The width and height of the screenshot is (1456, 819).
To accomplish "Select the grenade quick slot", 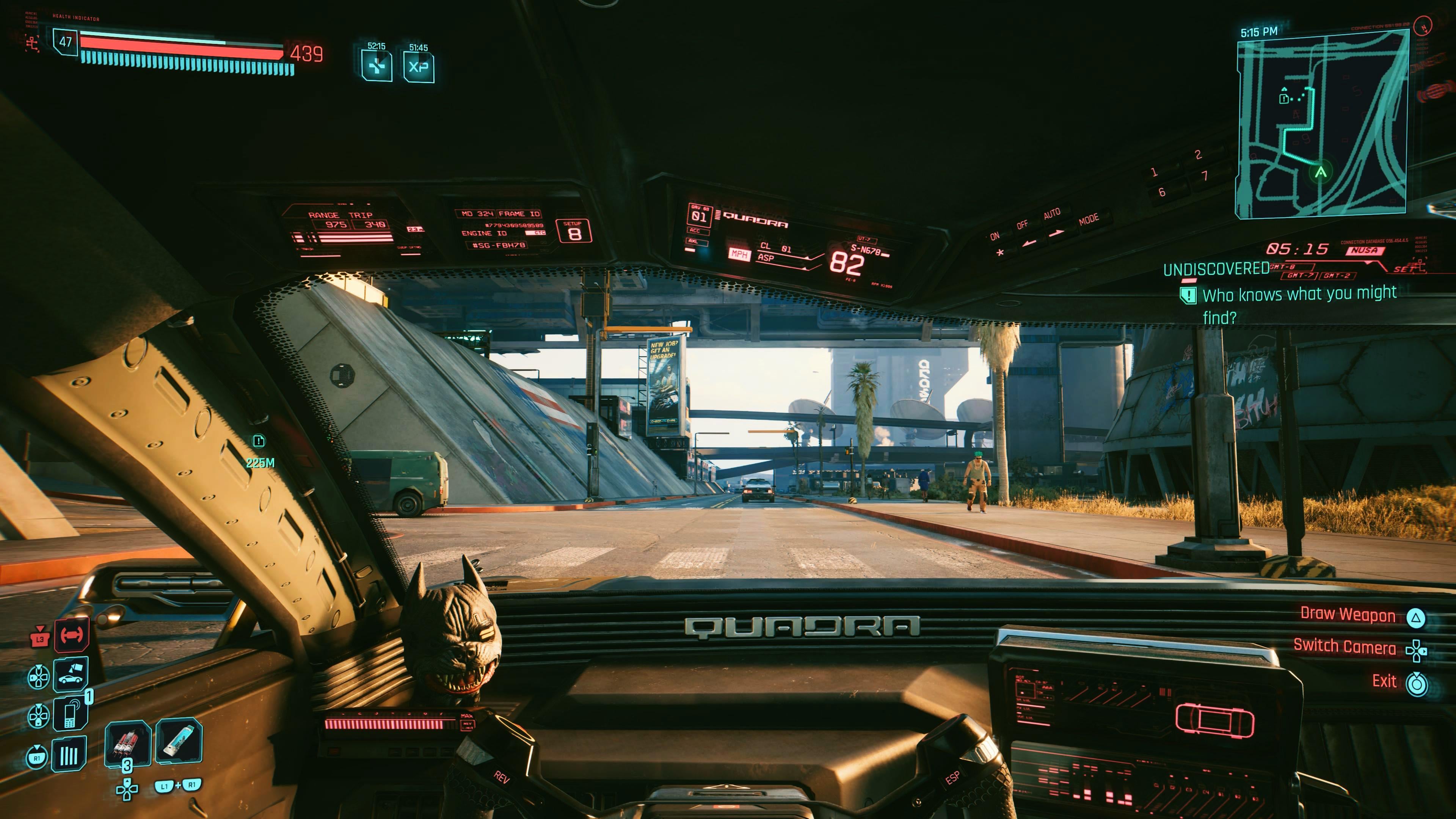I will pyautogui.click(x=127, y=742).
